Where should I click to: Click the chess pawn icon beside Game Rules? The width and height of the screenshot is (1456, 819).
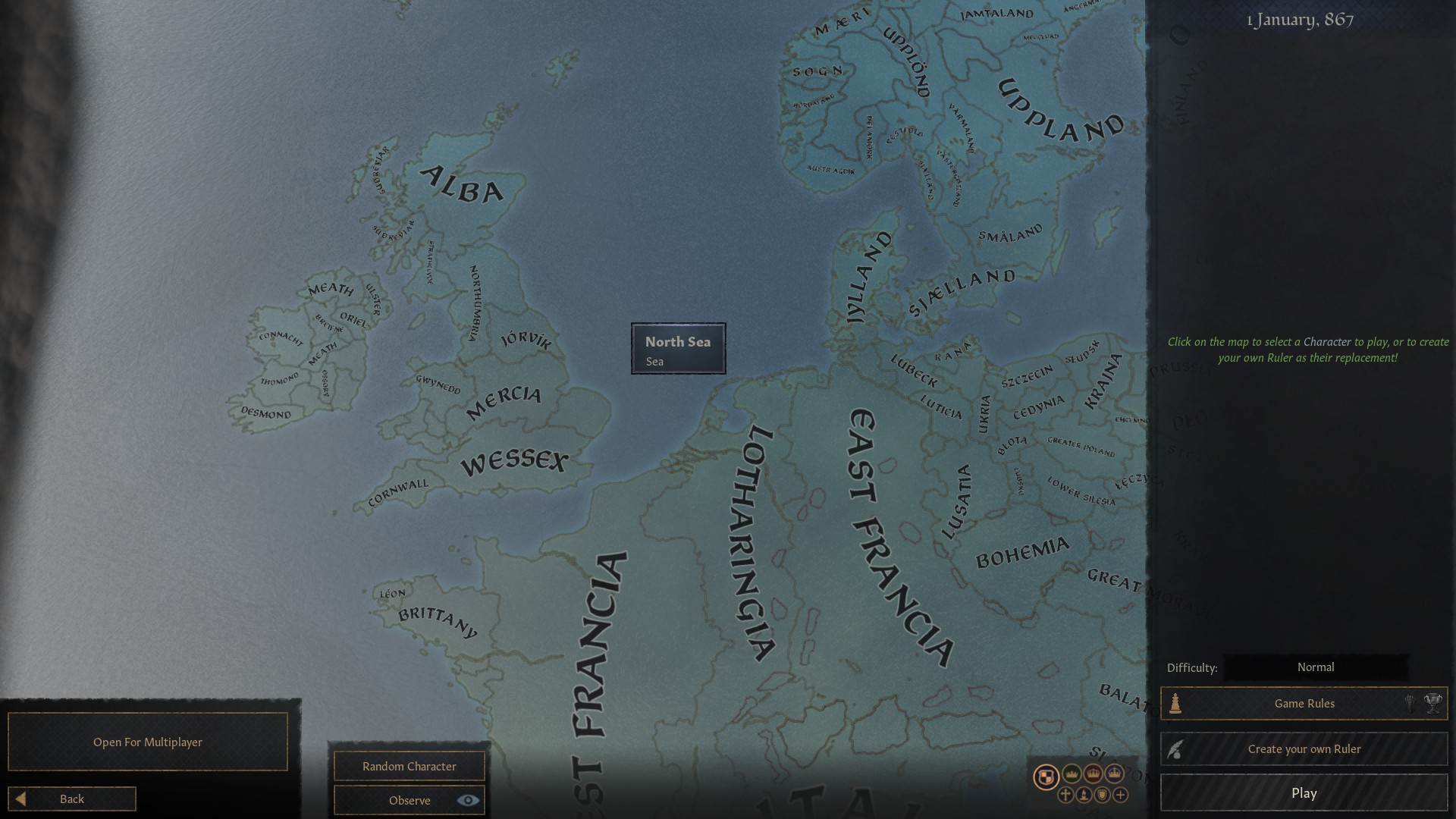pyautogui.click(x=1176, y=702)
